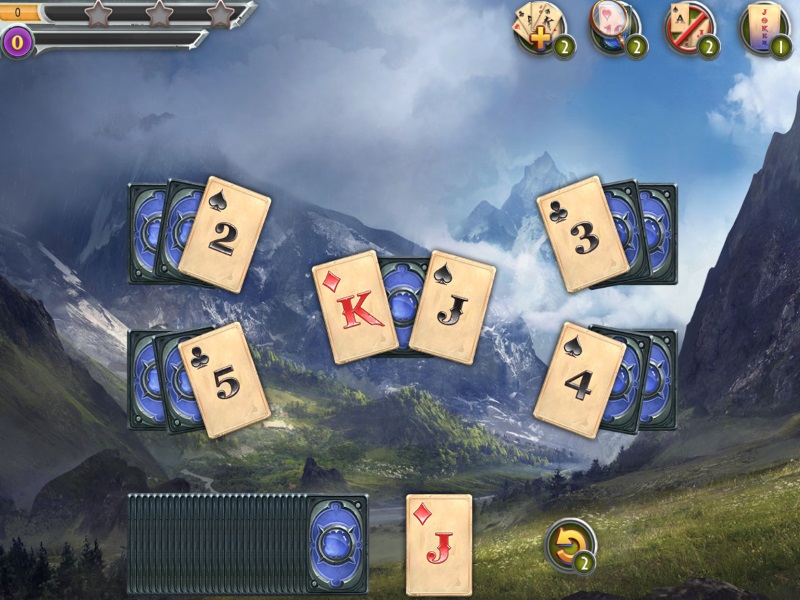The height and width of the screenshot is (600, 800).
Task: Undo the last move with the arrow button
Action: tap(570, 545)
